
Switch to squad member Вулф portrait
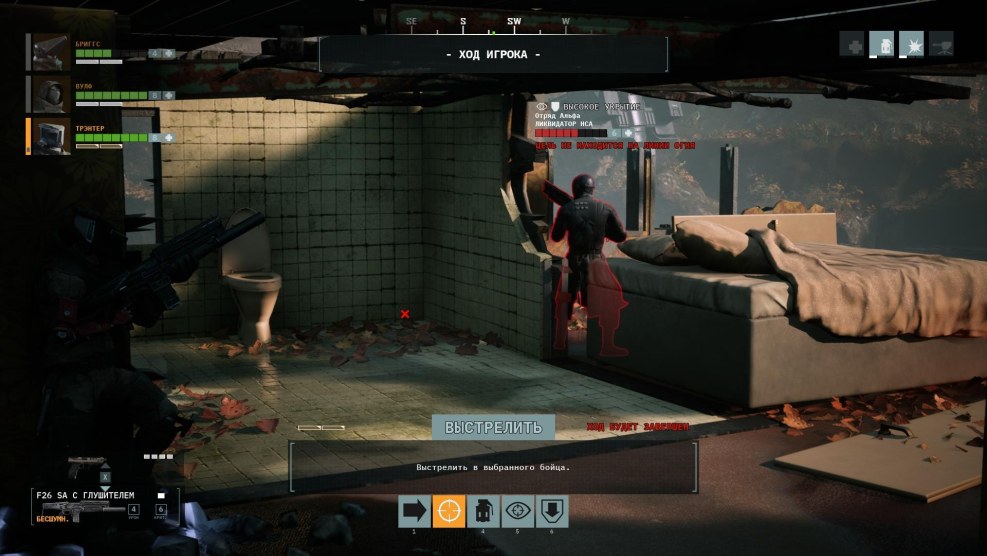[48, 94]
